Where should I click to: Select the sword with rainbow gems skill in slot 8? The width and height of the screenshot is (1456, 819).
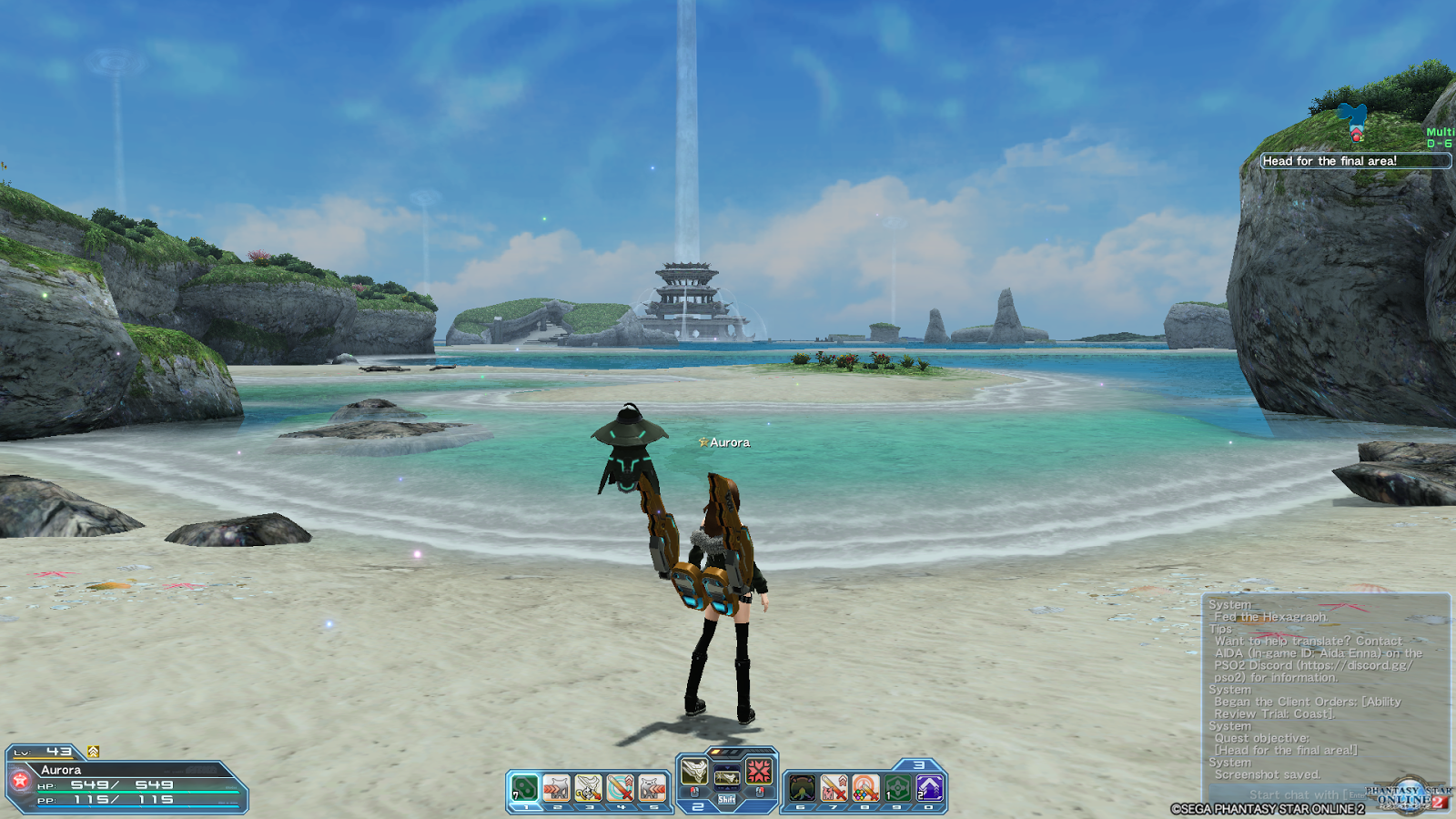[865, 788]
